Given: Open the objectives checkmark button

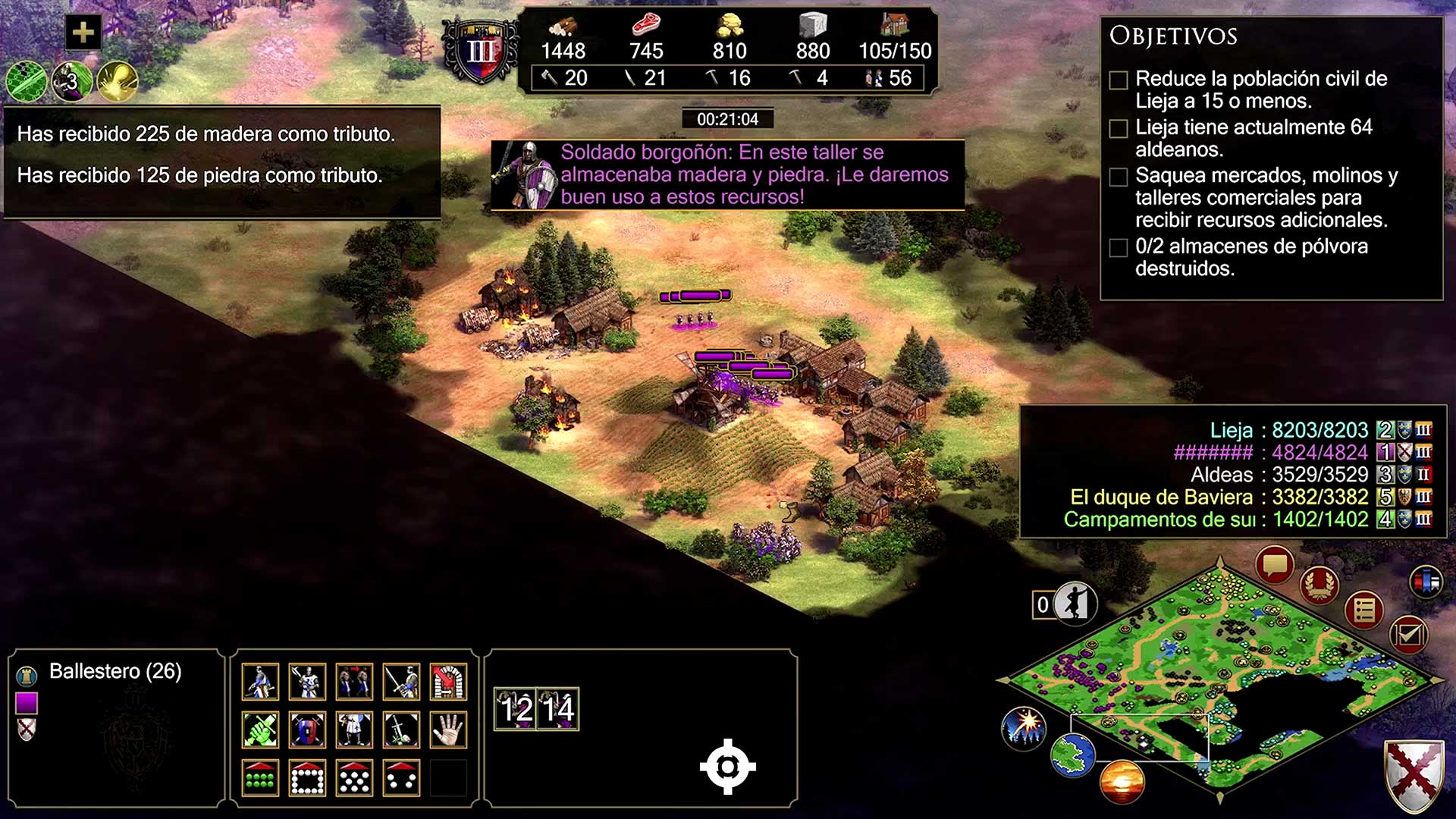Looking at the screenshot, I should pos(1408,634).
